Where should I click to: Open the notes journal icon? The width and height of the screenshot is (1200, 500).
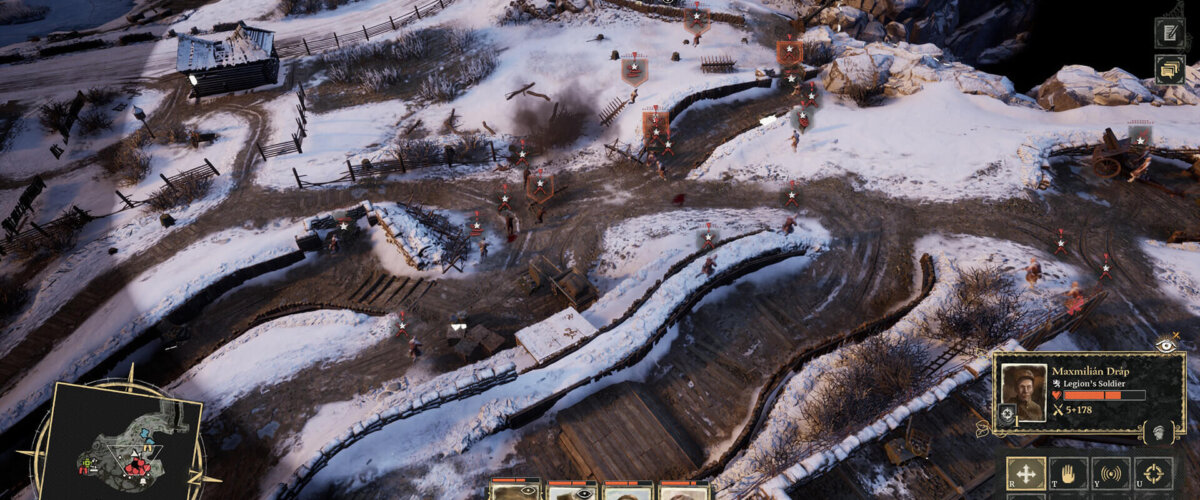point(1169,32)
